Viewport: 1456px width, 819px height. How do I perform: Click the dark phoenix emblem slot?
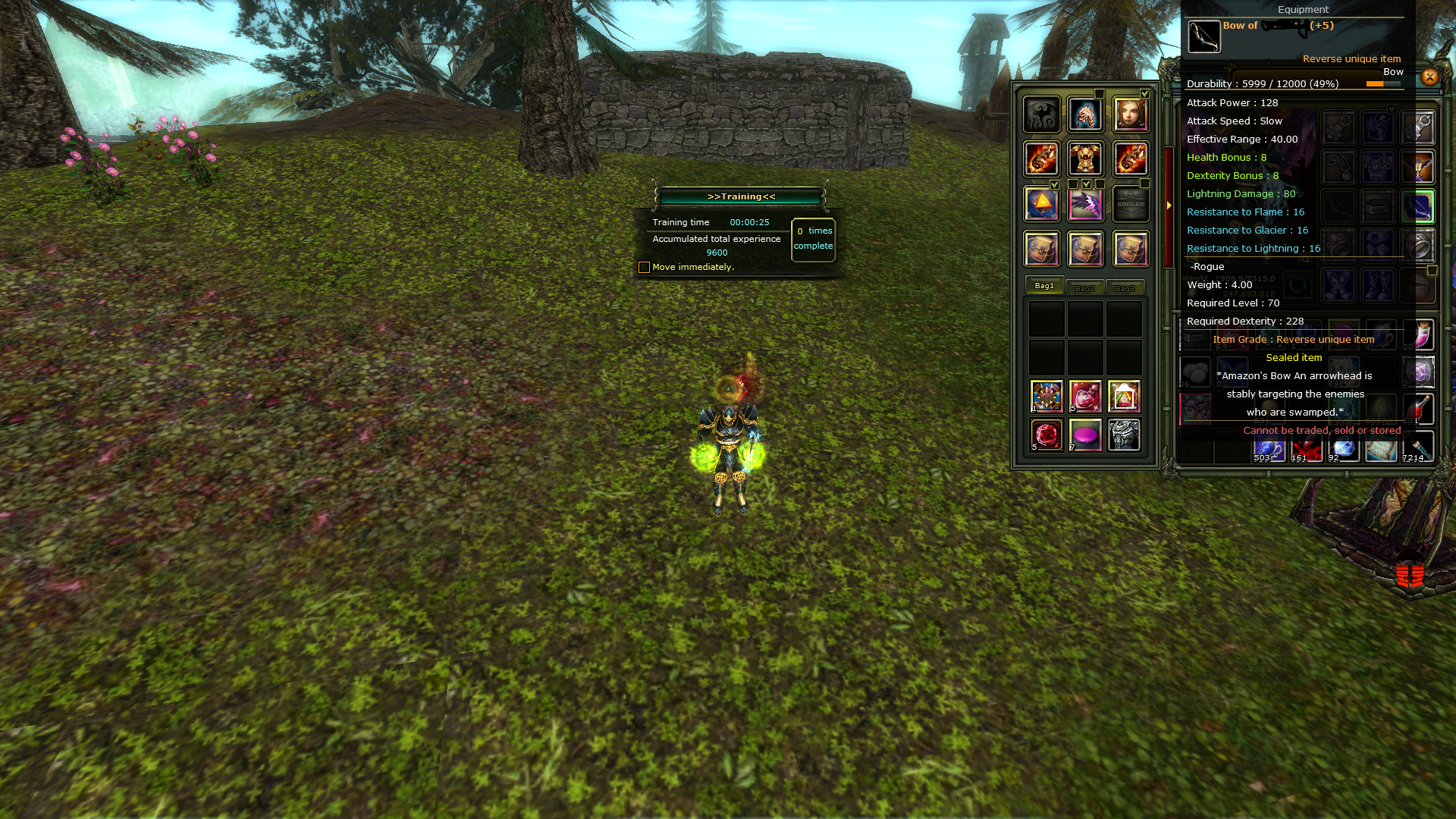tap(1041, 115)
